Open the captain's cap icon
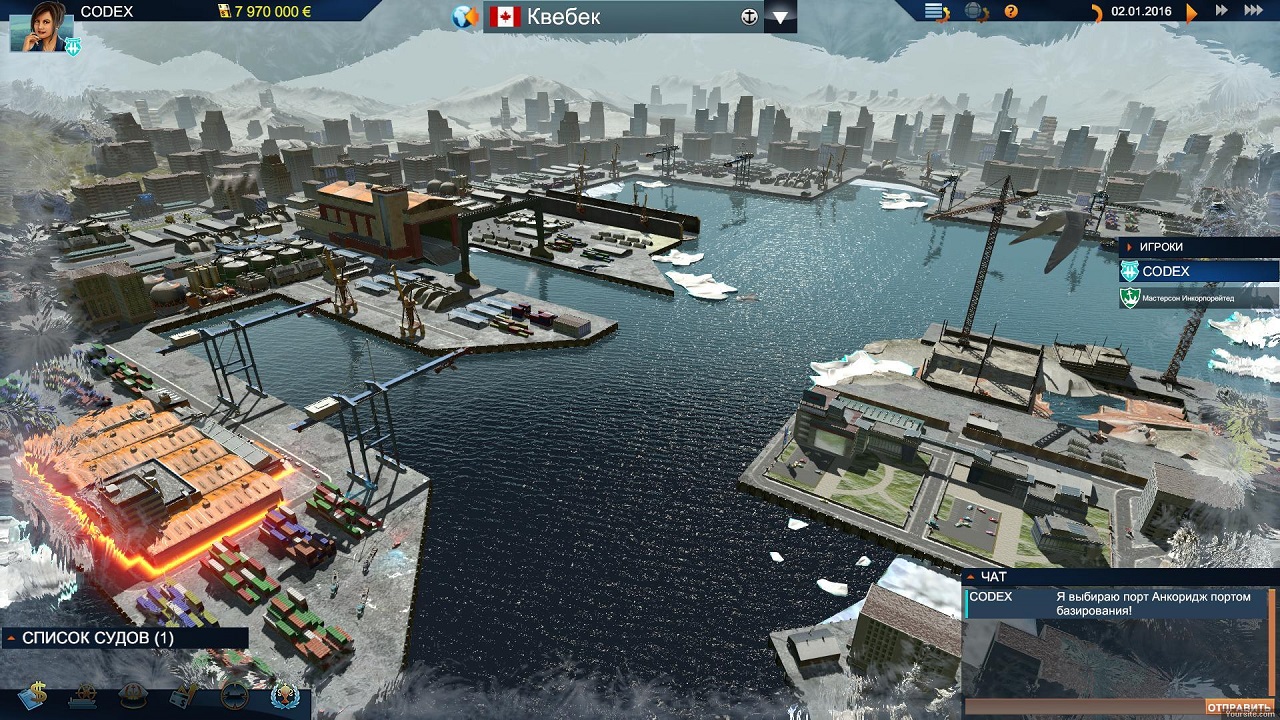 coord(133,695)
